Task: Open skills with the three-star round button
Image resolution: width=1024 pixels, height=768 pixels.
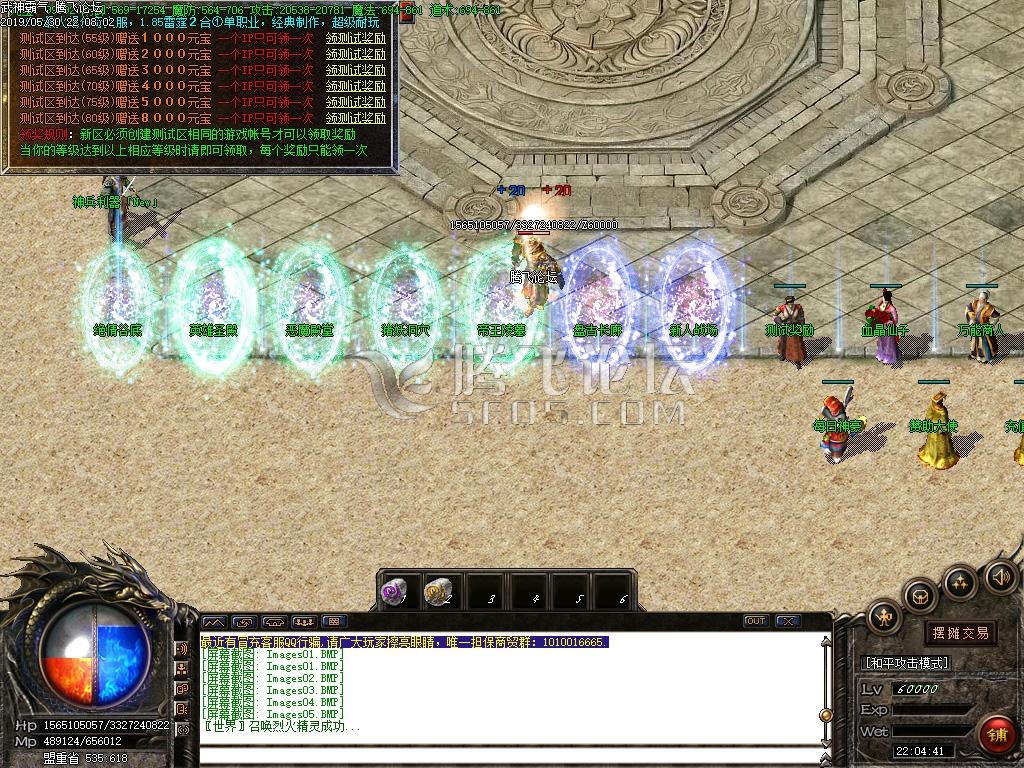Action: tap(961, 581)
